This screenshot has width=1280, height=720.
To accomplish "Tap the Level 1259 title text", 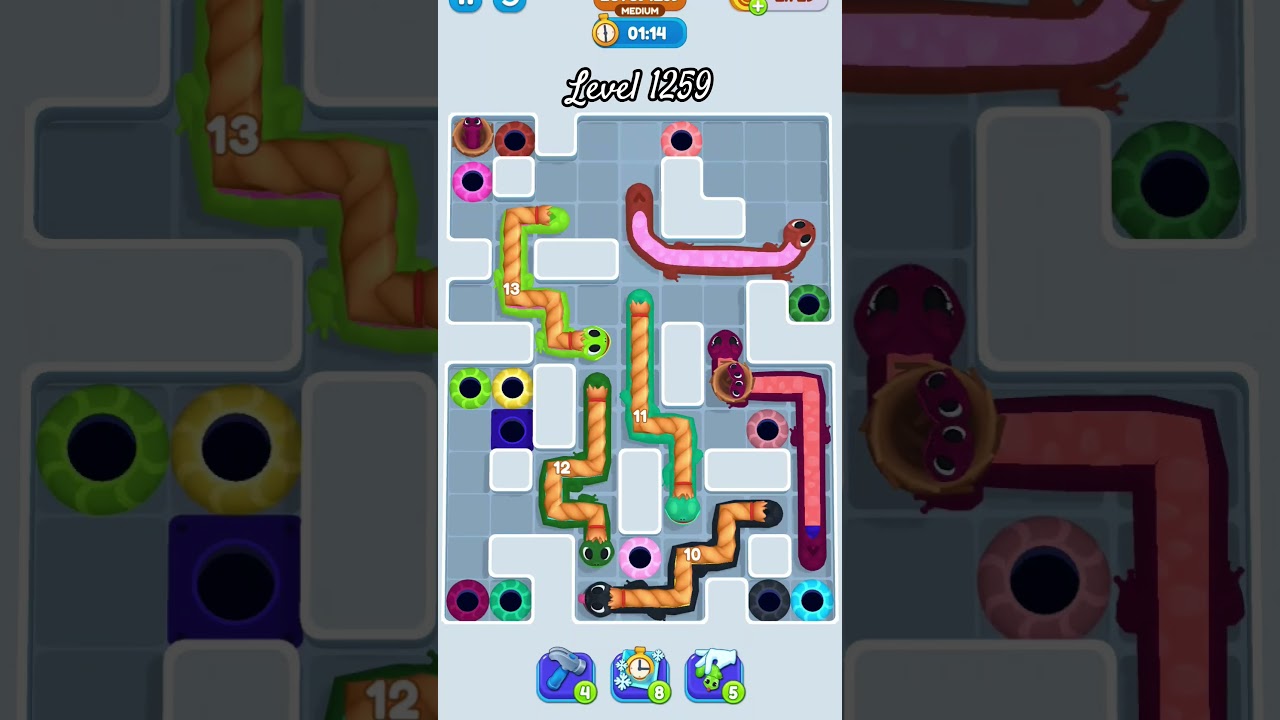I will coord(640,86).
